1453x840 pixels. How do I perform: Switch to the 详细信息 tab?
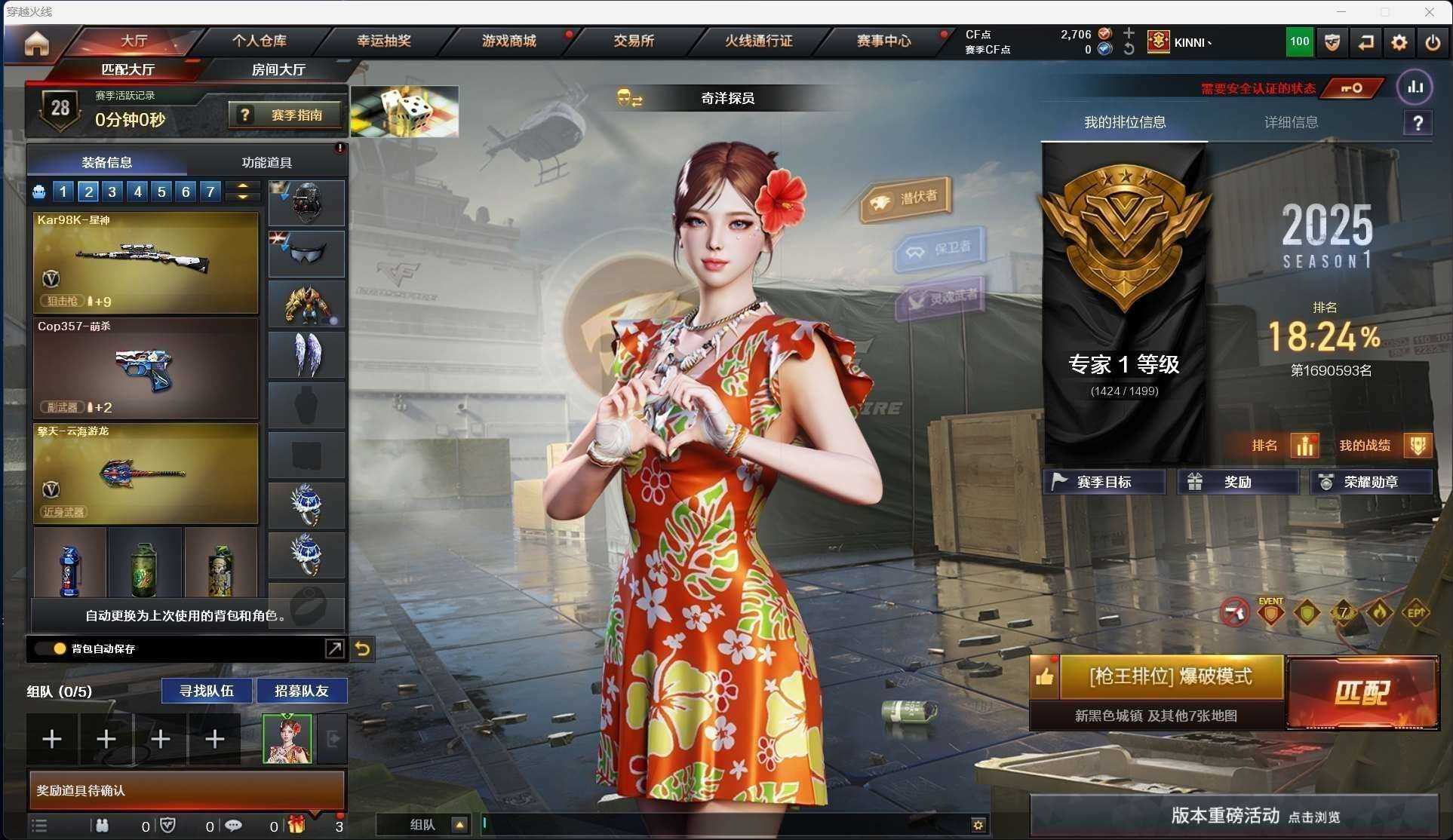click(x=1291, y=122)
